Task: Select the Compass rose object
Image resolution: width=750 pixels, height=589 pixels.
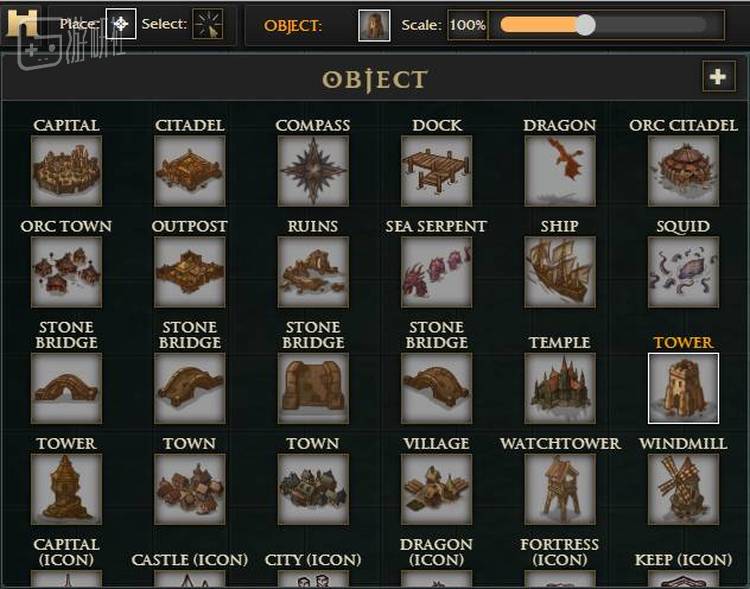Action: (x=313, y=171)
